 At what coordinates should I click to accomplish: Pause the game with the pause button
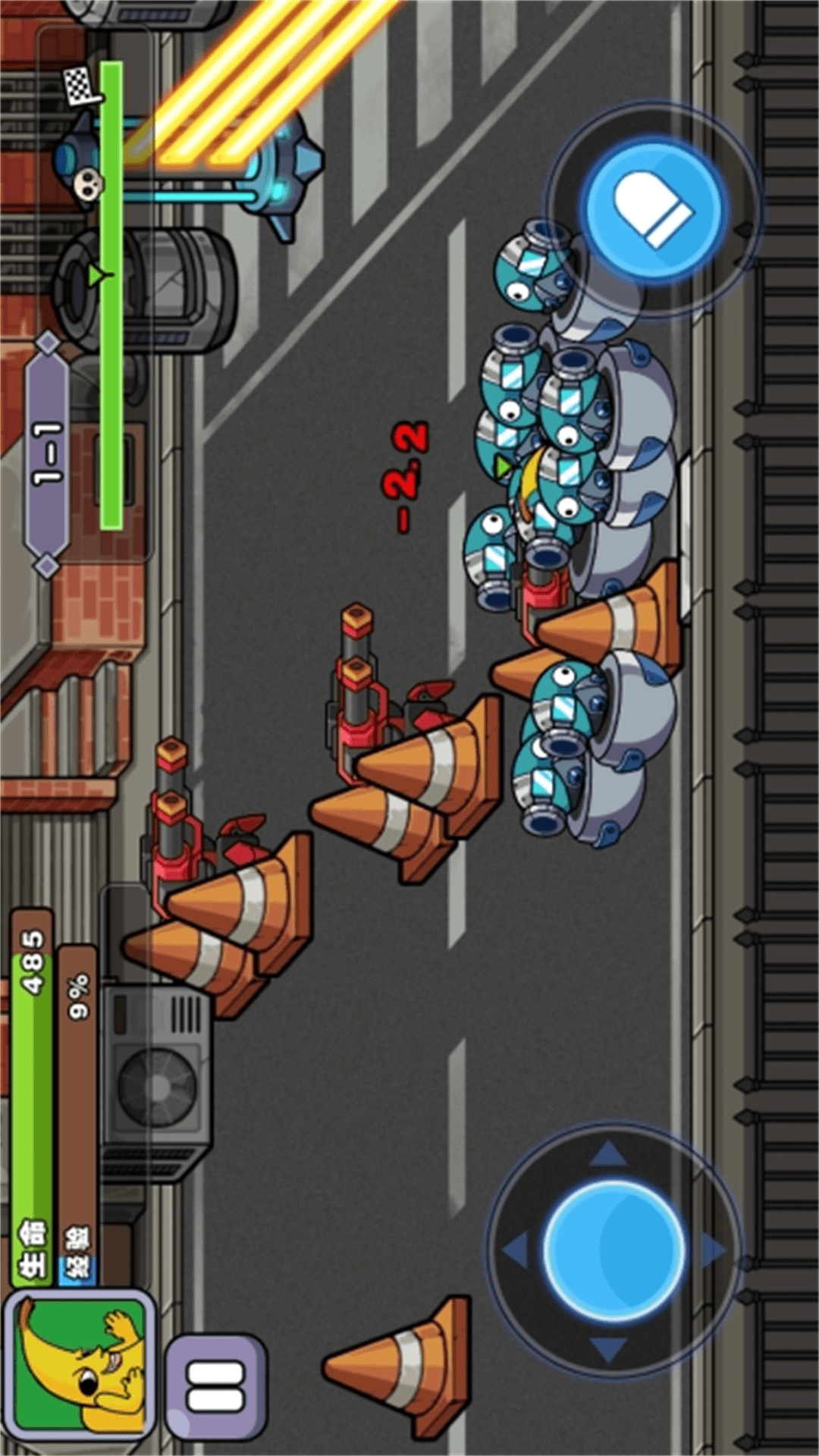215,1388
